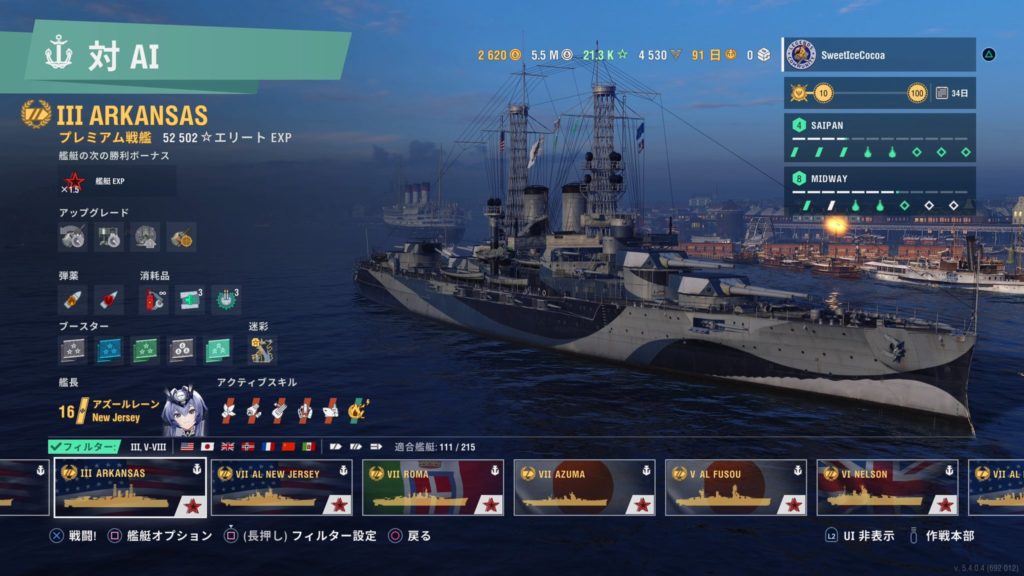Filter ships by the Japan flag

[x=207, y=446]
